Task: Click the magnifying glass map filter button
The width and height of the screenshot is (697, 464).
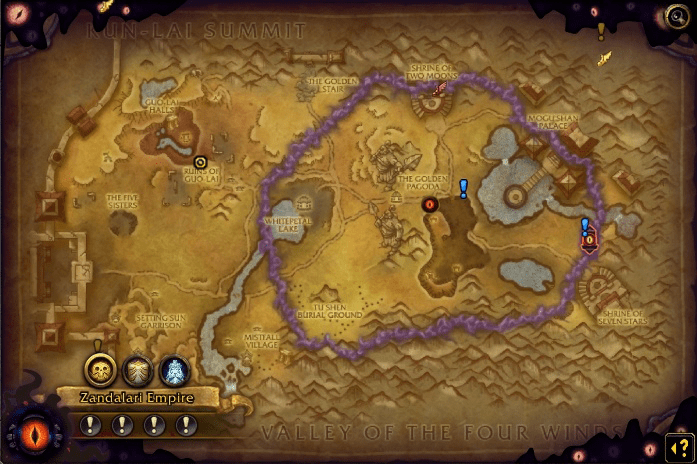Action: 677,15
